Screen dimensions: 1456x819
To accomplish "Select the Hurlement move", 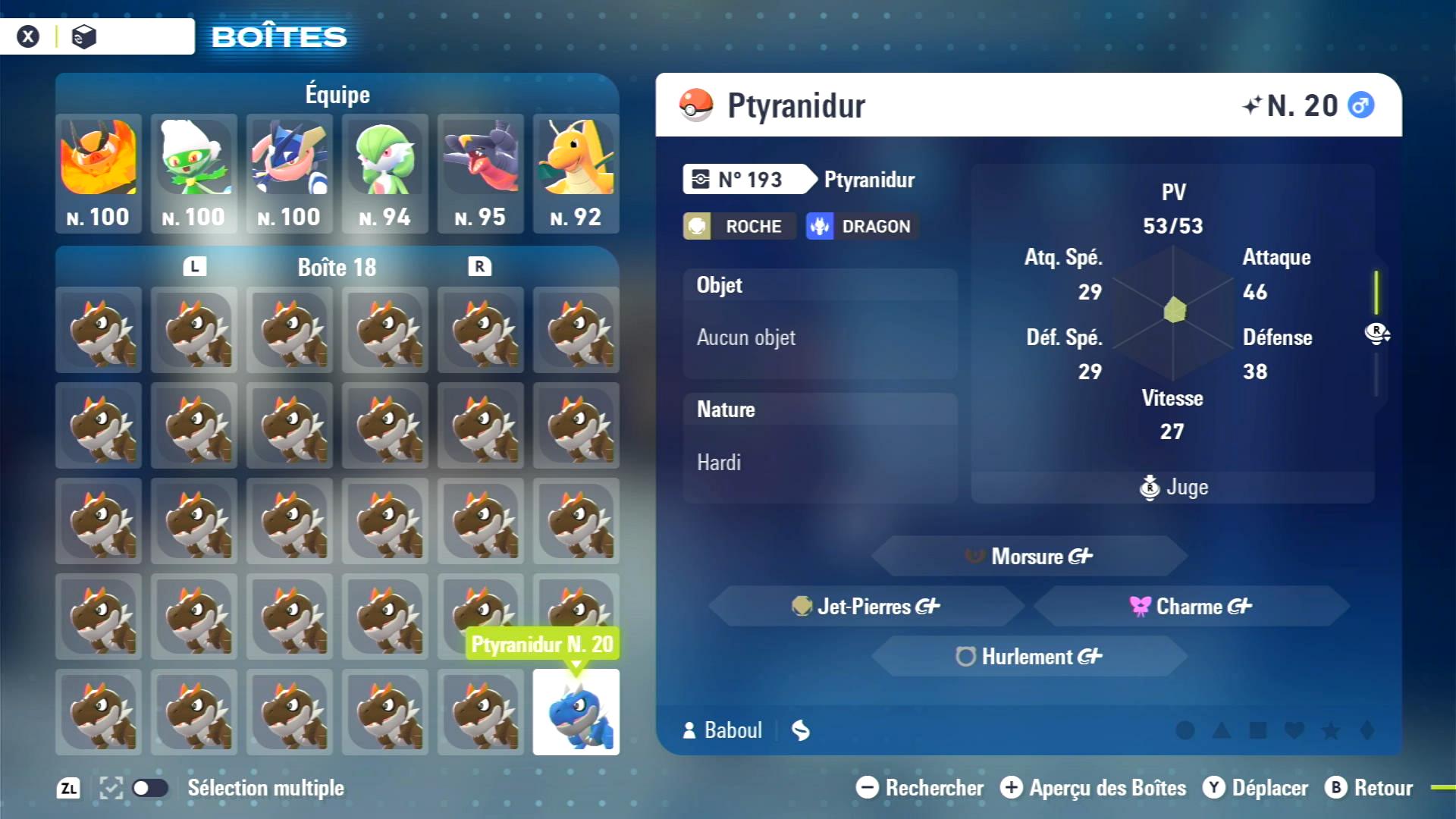I will 1029,656.
